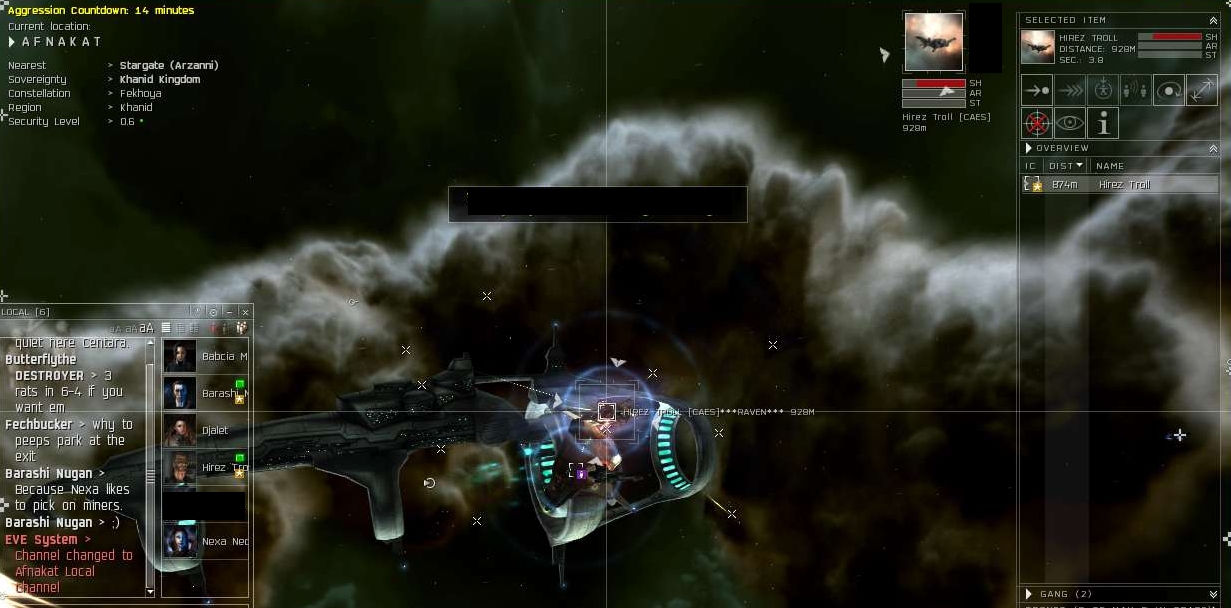Choose the Look At eye icon

coord(1070,123)
